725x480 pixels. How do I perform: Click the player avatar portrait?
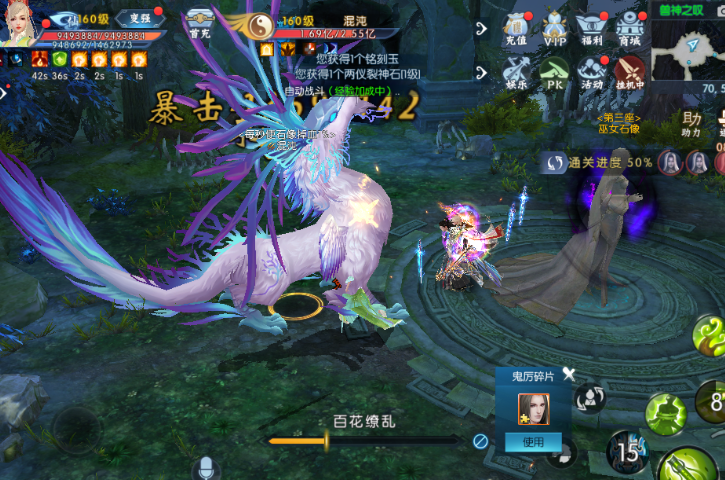coord(22,22)
